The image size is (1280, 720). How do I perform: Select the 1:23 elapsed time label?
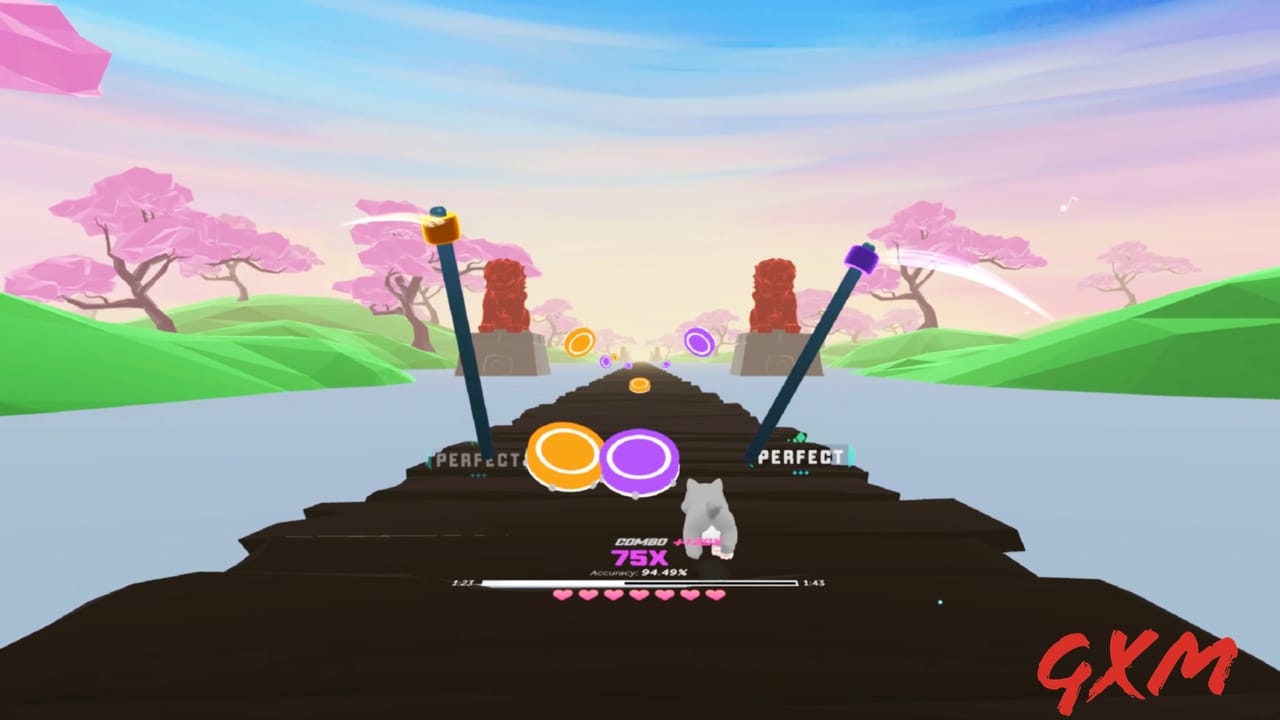point(463,582)
